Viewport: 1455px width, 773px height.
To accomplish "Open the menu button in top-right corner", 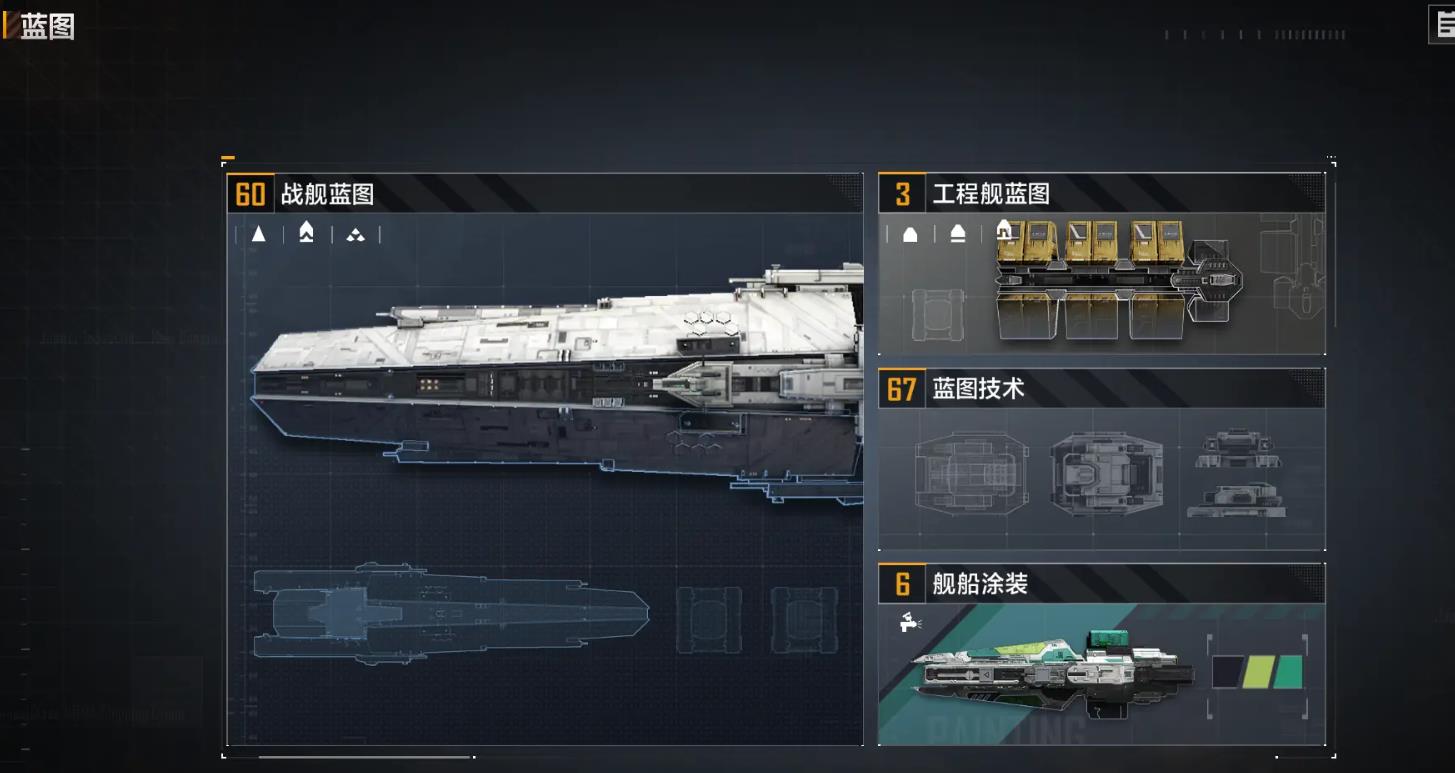I will [x=1443, y=25].
